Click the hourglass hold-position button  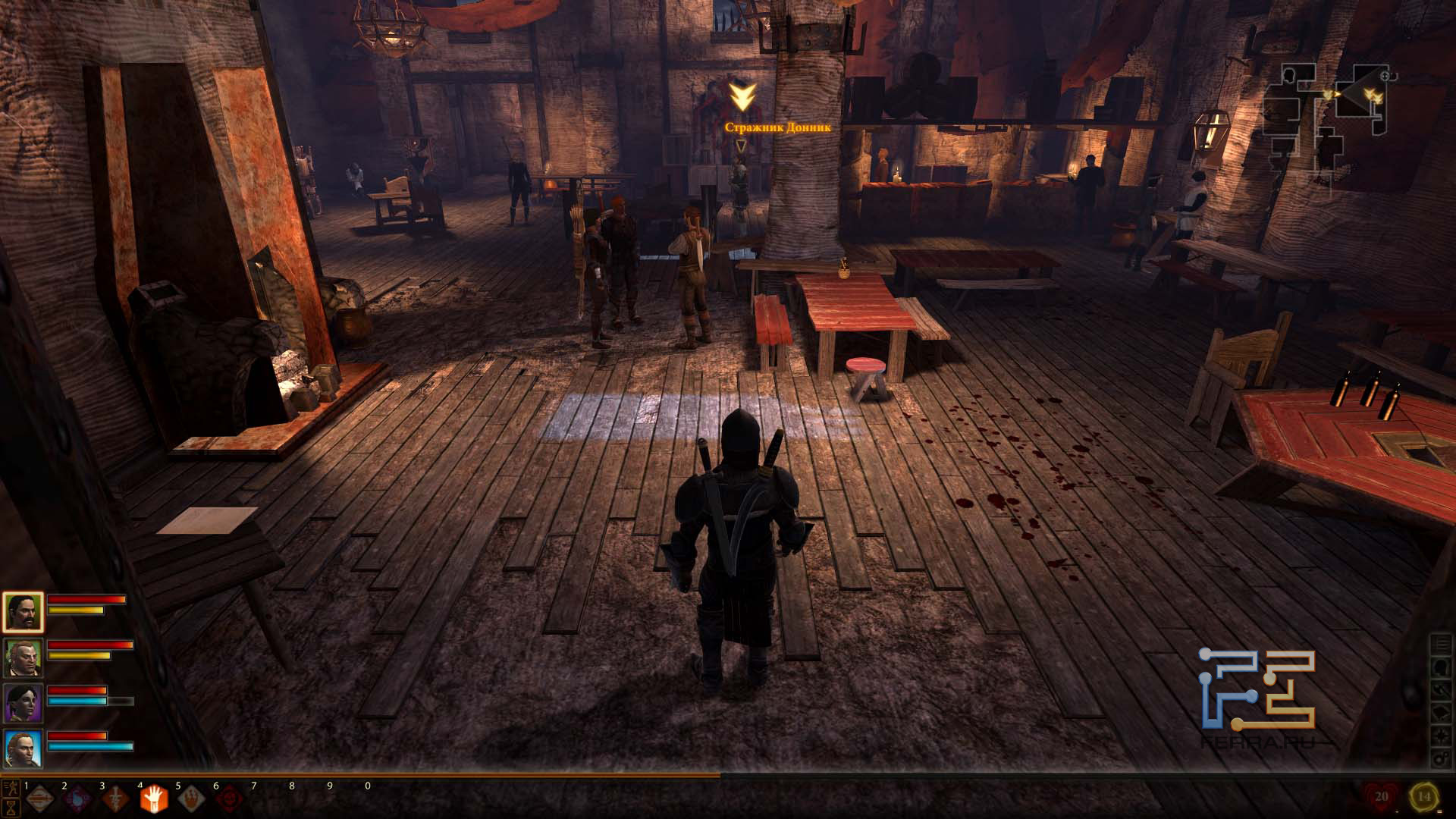11,808
